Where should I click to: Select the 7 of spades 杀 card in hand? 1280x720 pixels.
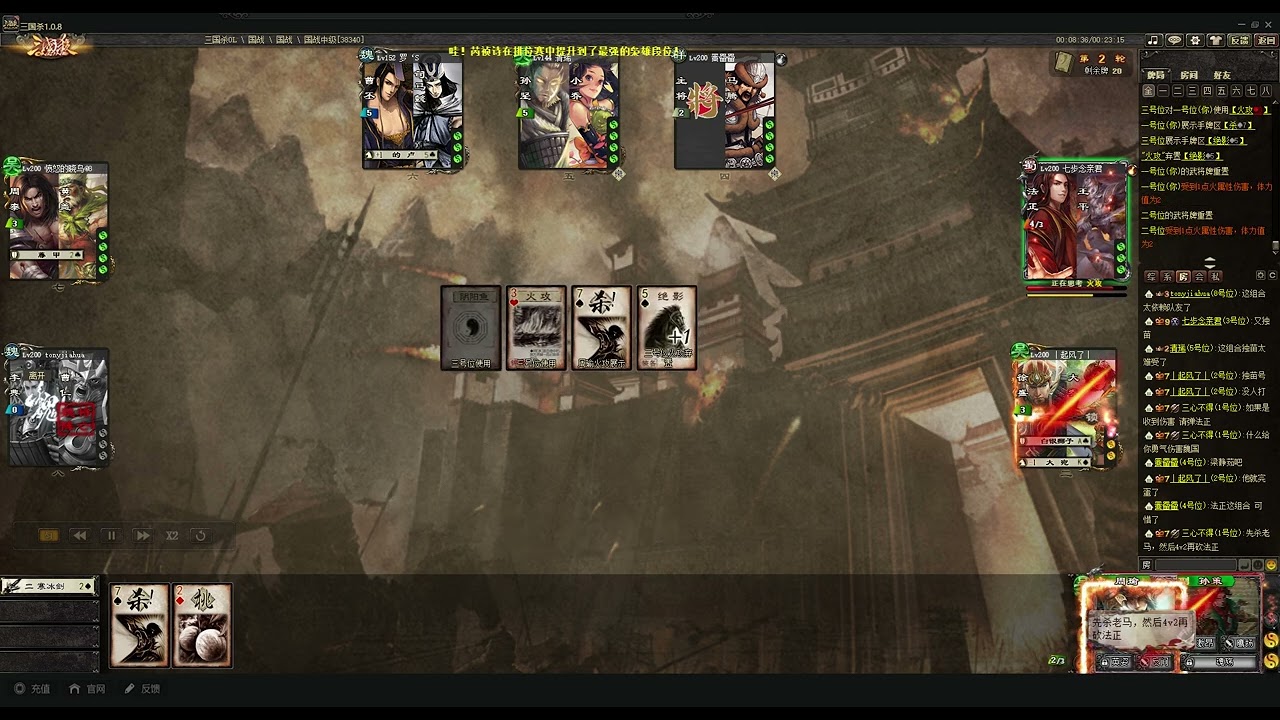tap(139, 626)
